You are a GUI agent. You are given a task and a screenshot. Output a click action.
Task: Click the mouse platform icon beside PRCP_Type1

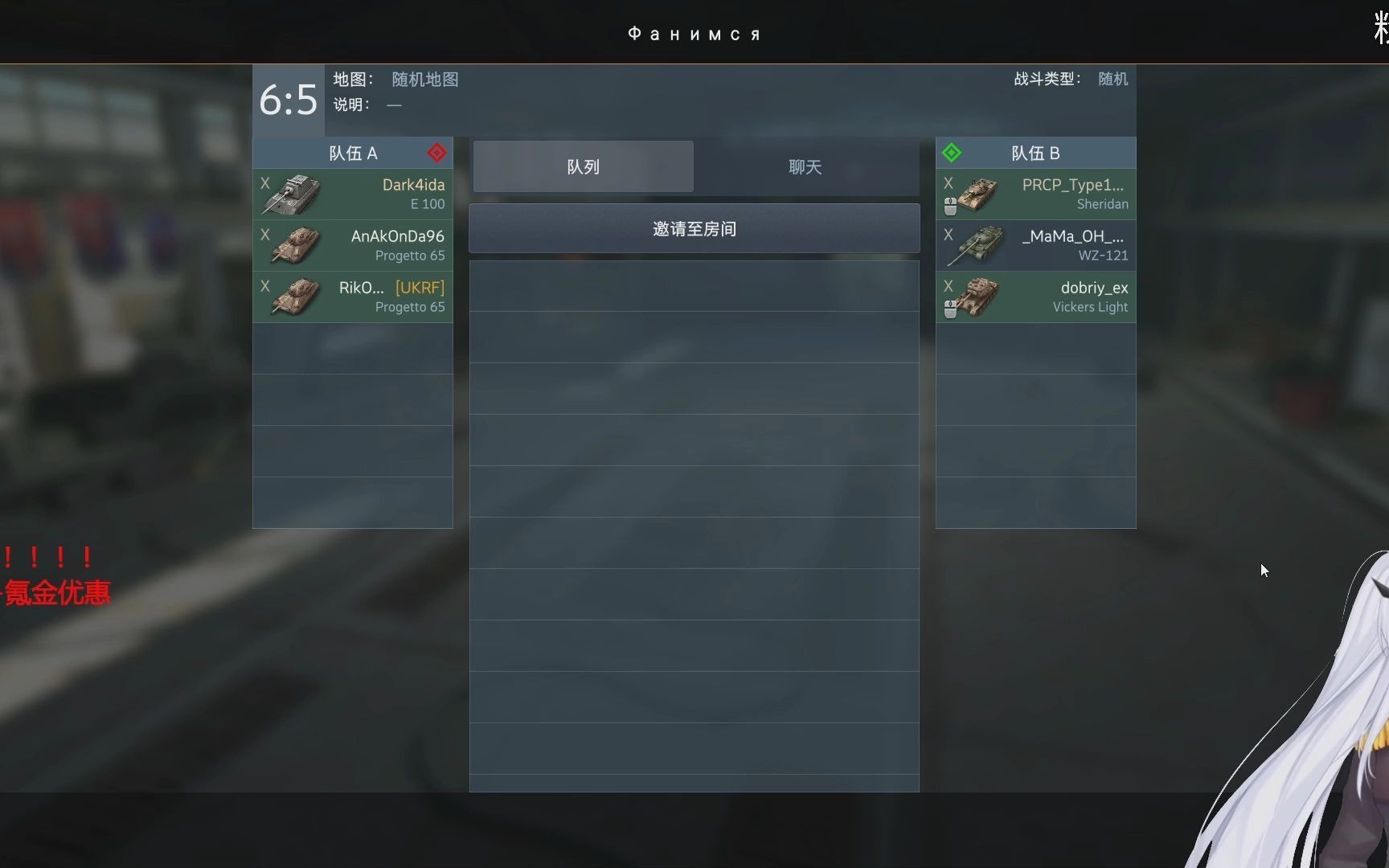[x=951, y=207]
